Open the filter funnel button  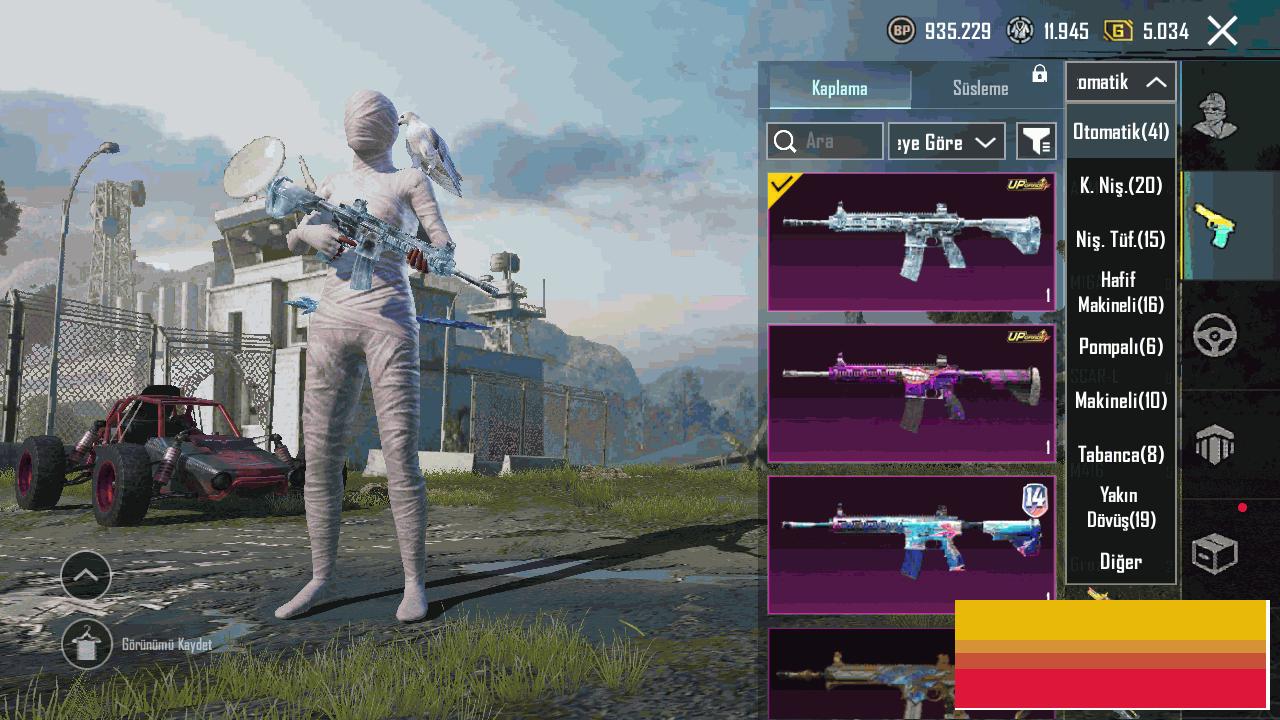[1036, 142]
